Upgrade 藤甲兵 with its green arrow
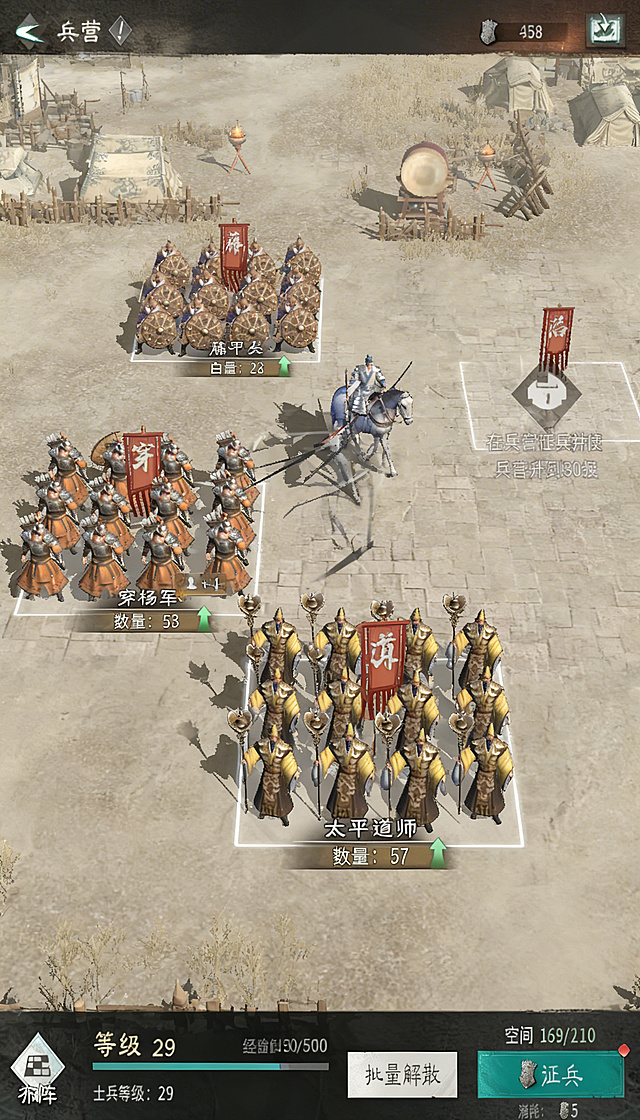Screen dimensions: 640x1120 (284, 368)
